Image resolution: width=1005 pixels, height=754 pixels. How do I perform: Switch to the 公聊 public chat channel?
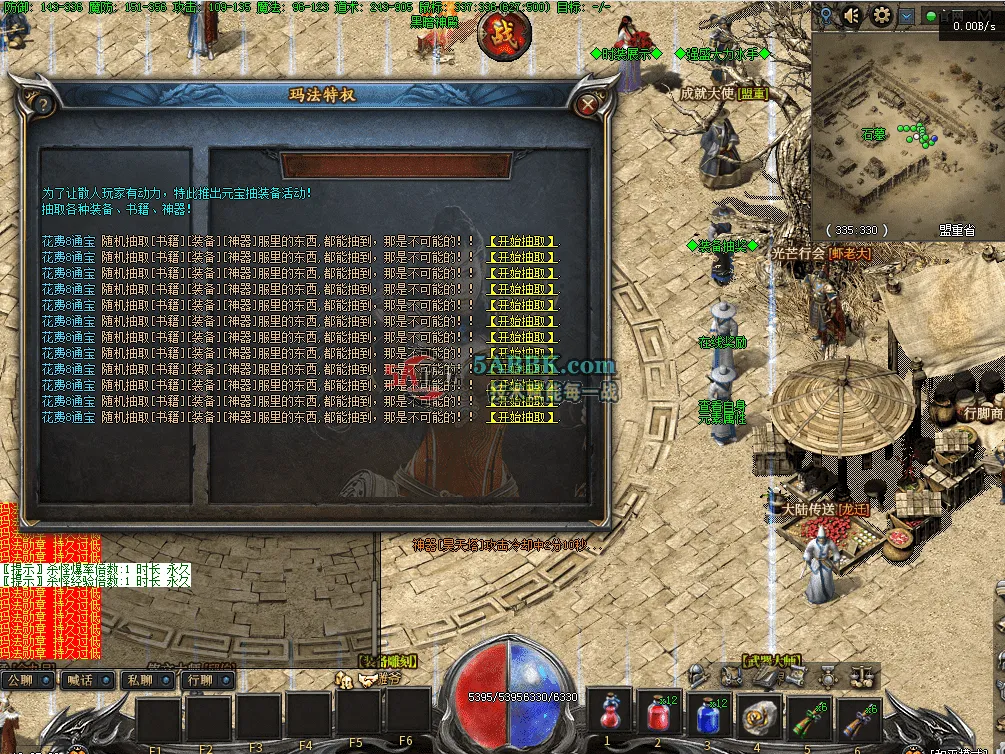24,681
